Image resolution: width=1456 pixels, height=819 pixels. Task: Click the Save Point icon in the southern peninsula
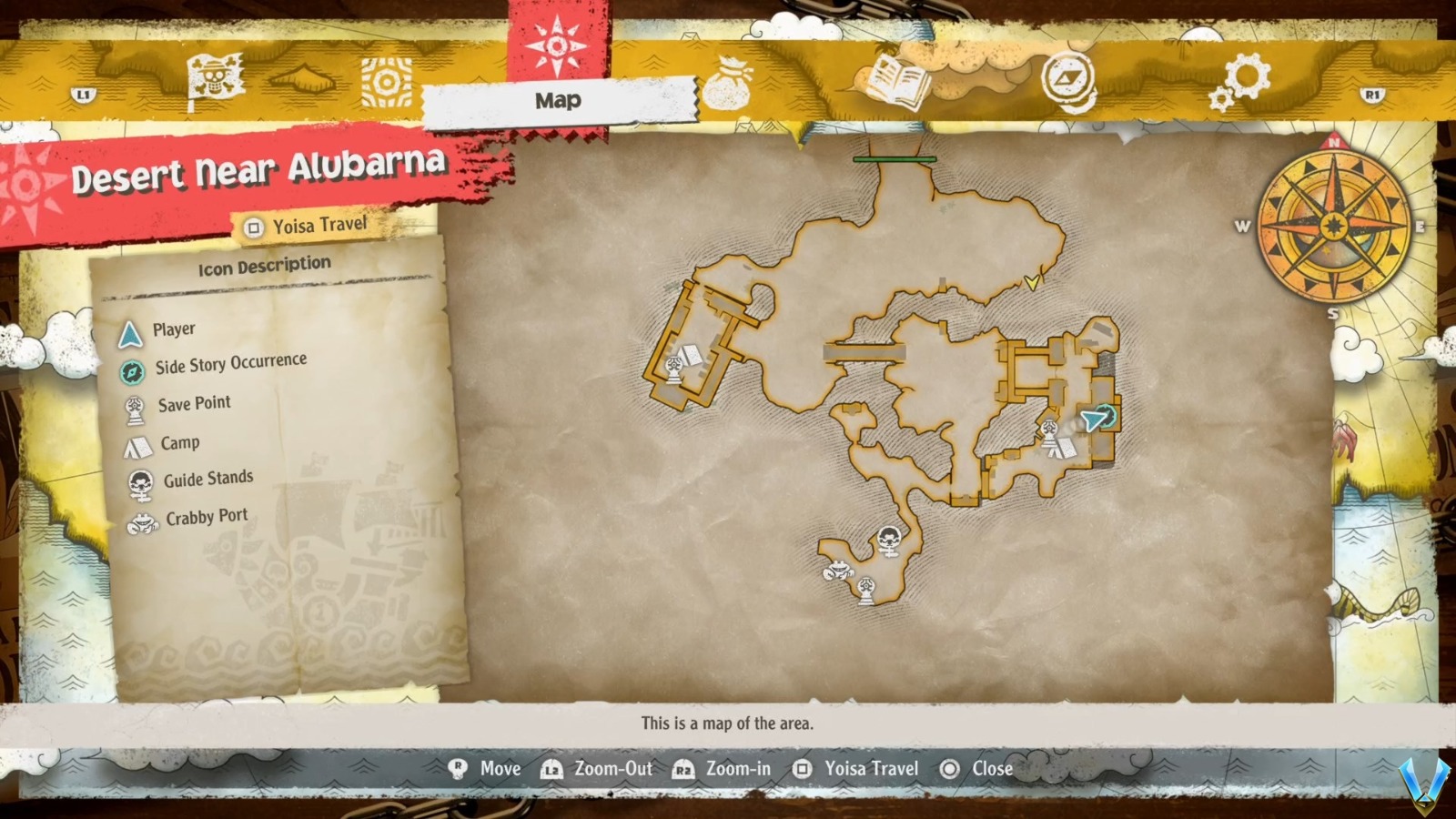pyautogui.click(x=865, y=589)
